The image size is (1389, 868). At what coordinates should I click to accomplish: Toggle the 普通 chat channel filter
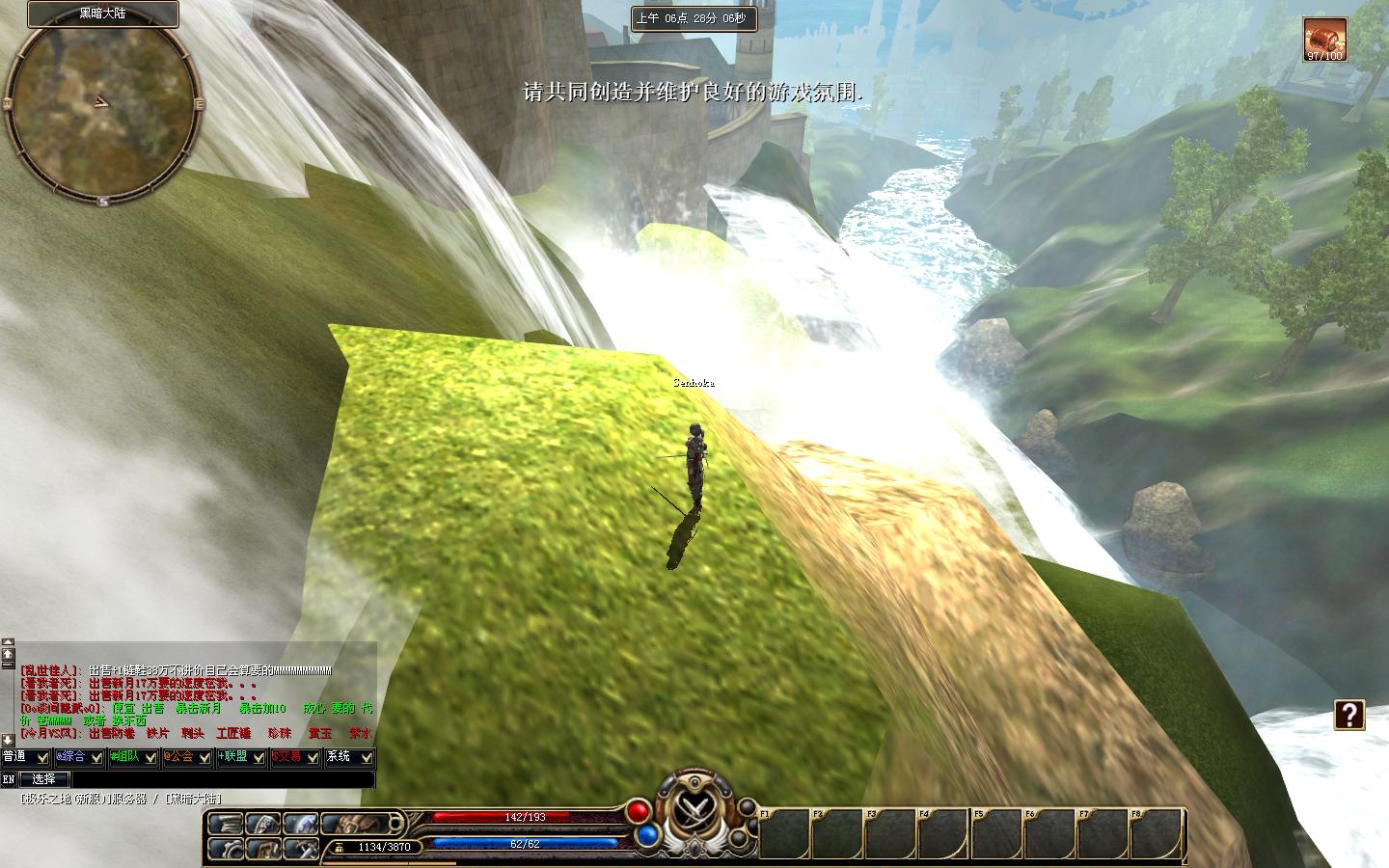point(25,757)
